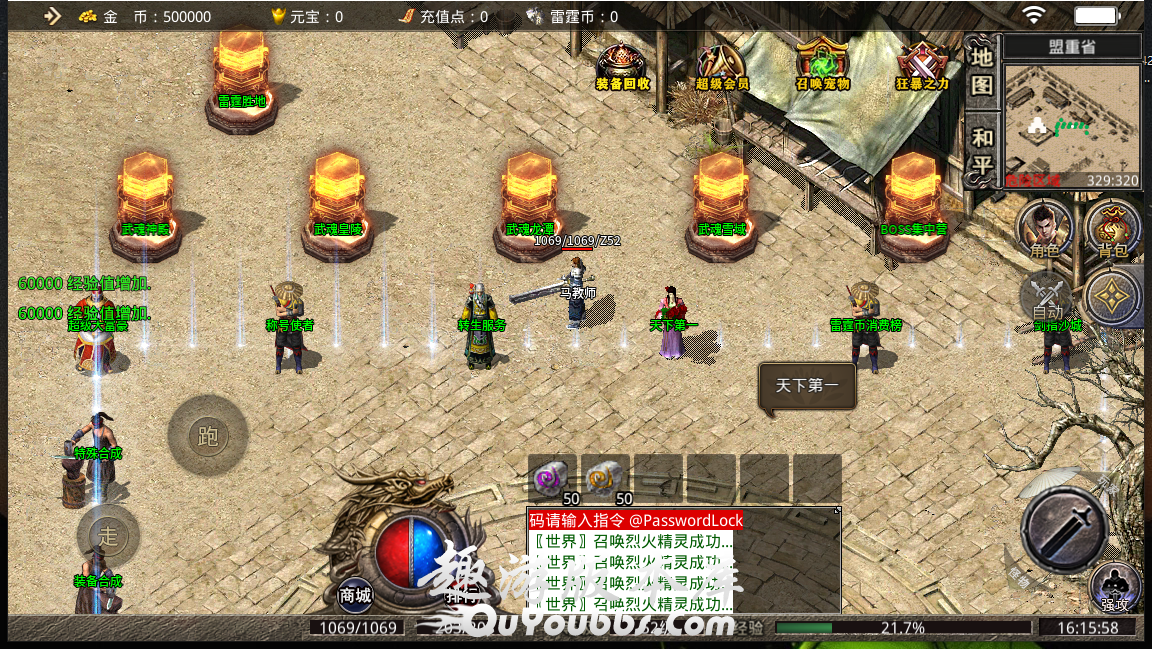The width and height of the screenshot is (1152, 649).
Task: Open the 商城 shop button
Action: 355,595
